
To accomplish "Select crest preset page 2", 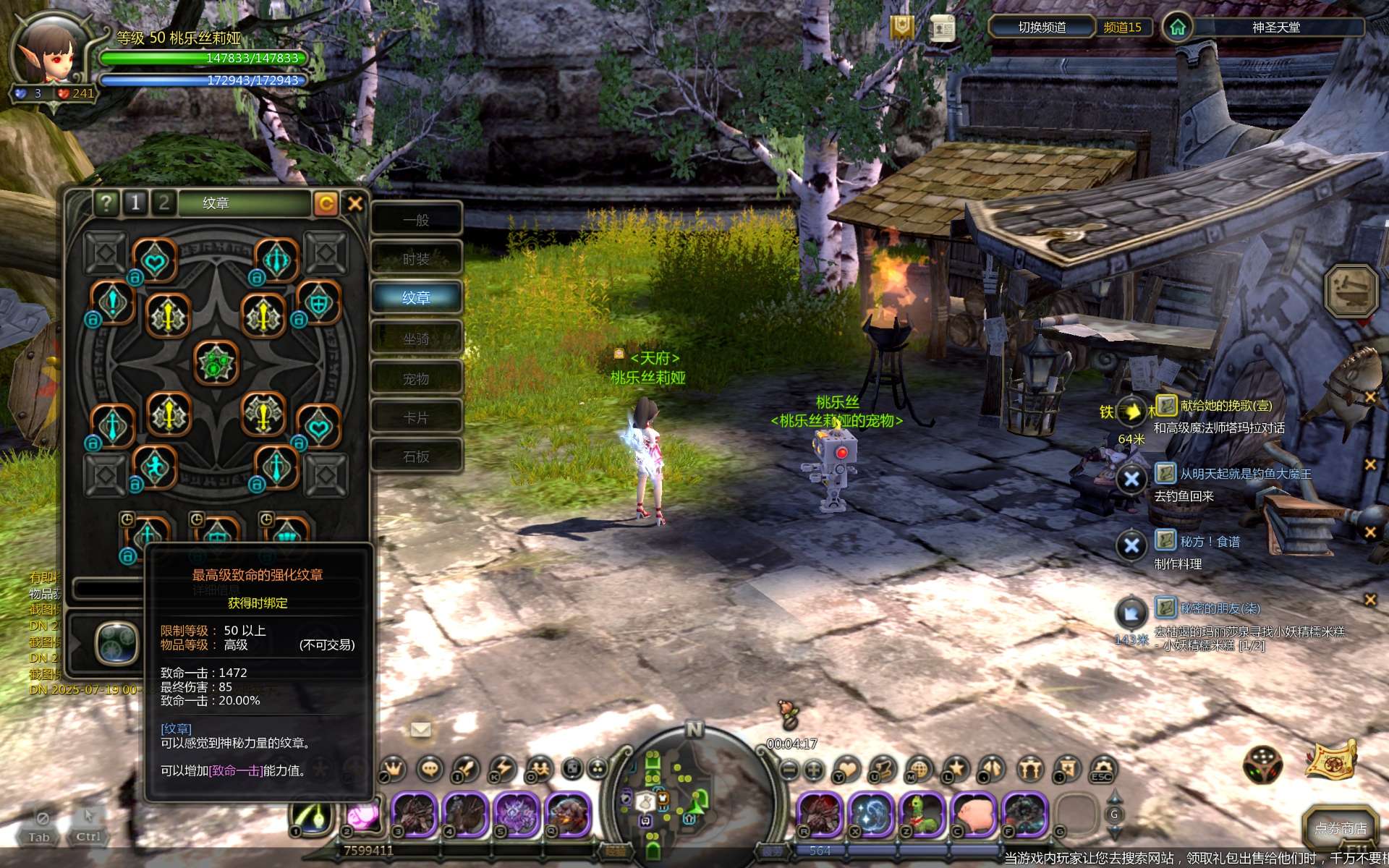I will pos(164,203).
